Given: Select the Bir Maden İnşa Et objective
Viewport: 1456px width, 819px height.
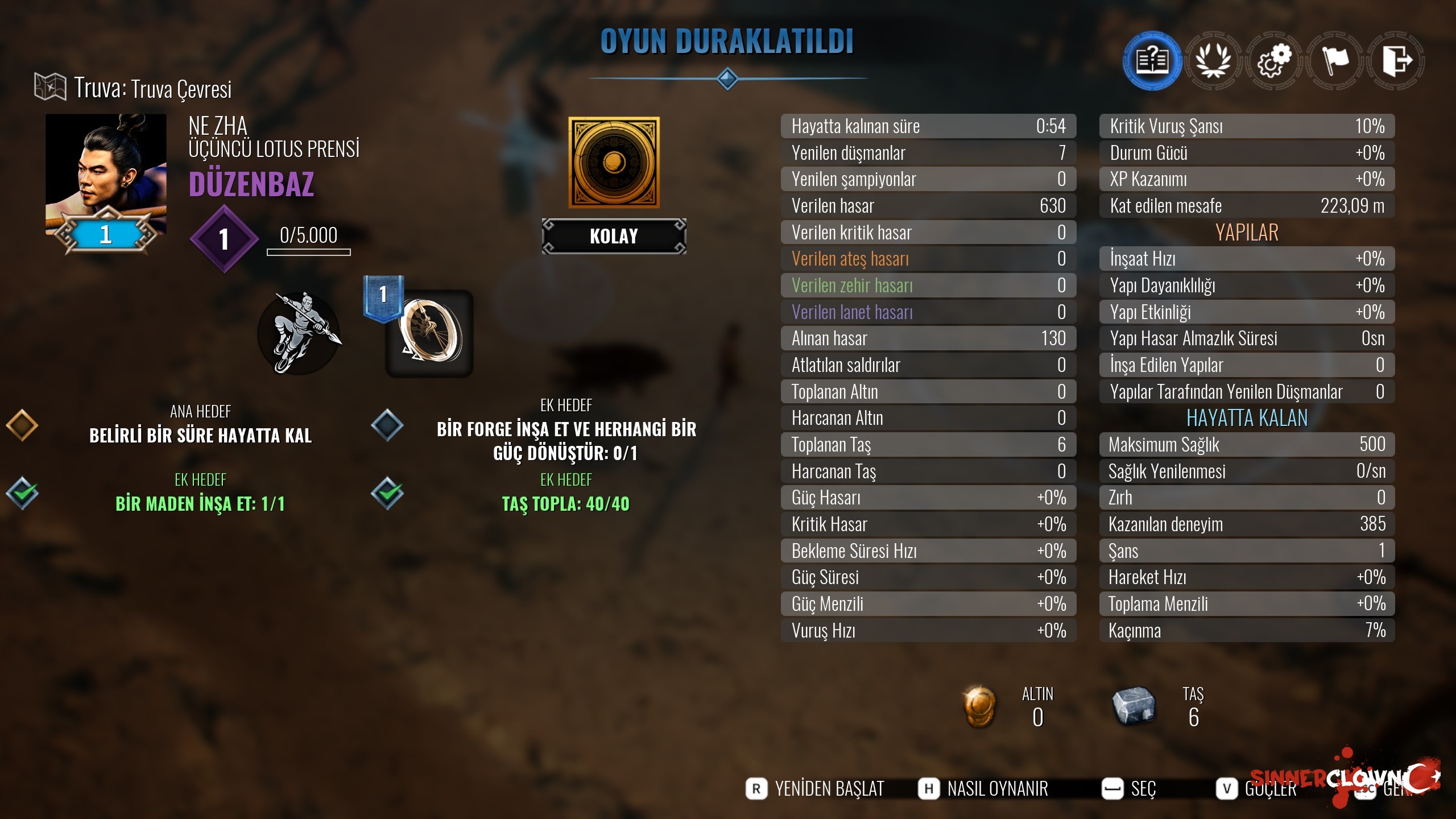Looking at the screenshot, I should pos(200,503).
